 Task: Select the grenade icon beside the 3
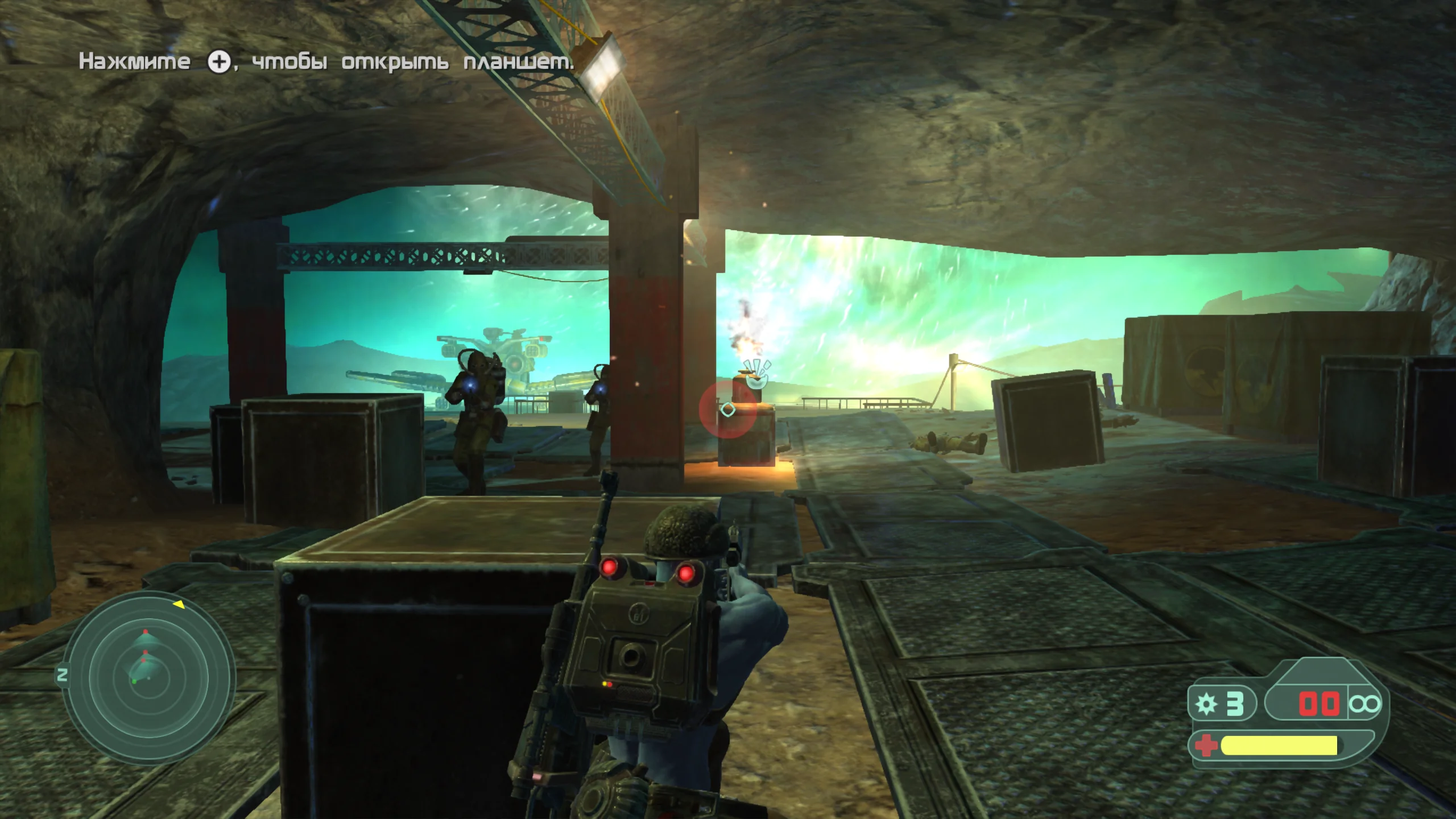click(1206, 704)
